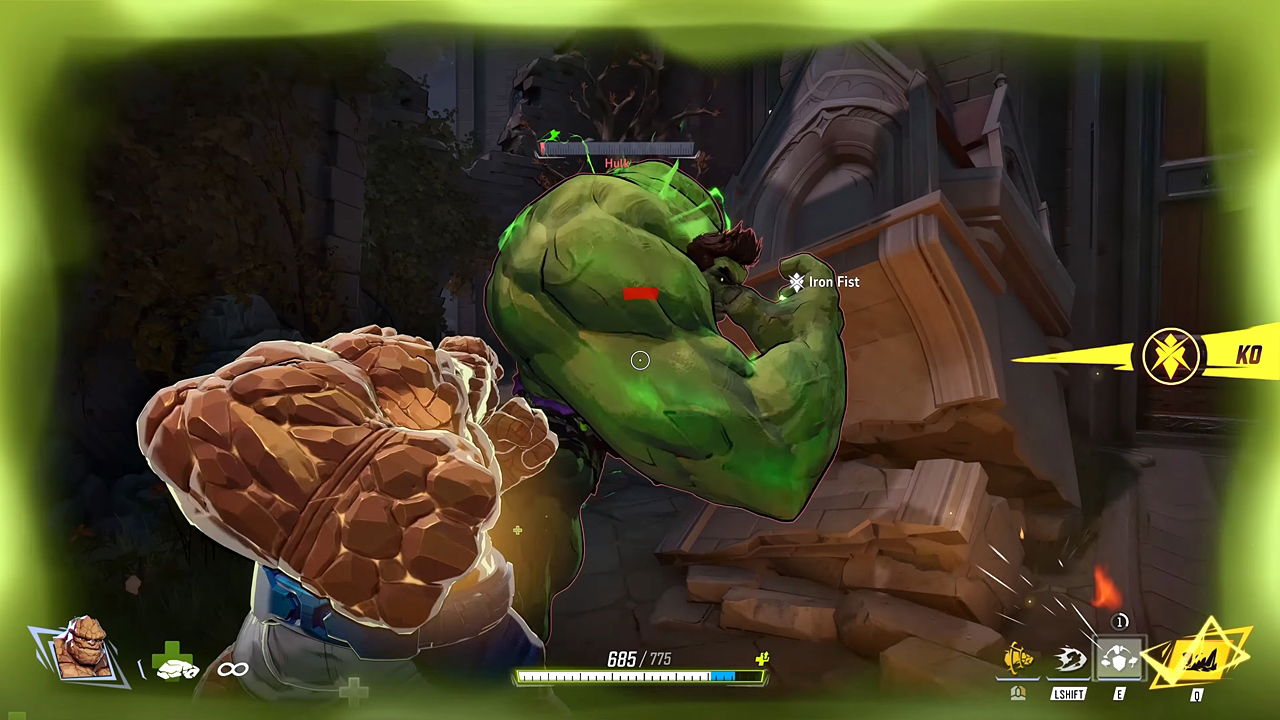This screenshot has height=720, width=1280.
Task: Trigger the E shield ability icon
Action: click(1118, 659)
